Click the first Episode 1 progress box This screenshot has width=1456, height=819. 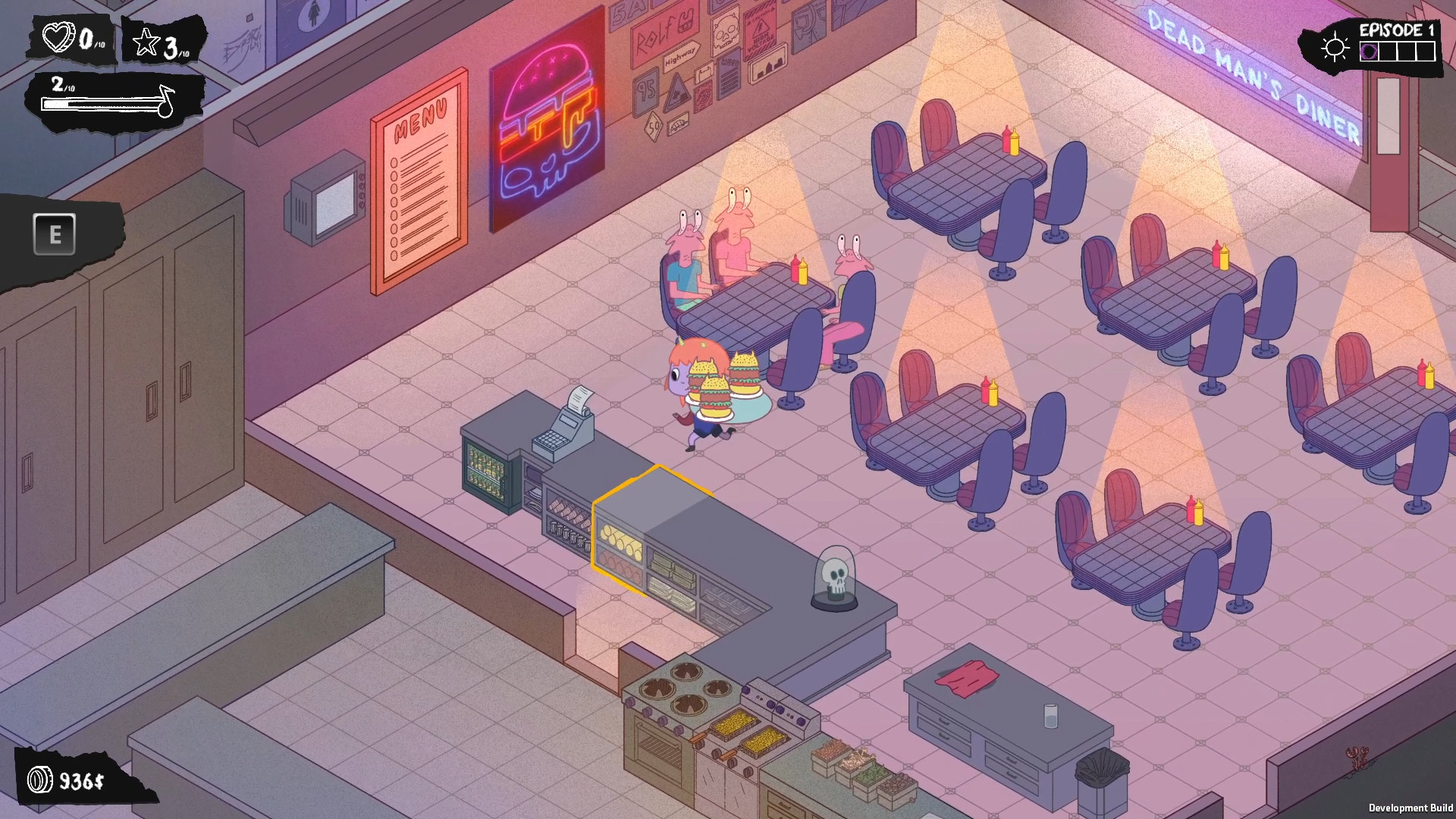[x=1370, y=52]
